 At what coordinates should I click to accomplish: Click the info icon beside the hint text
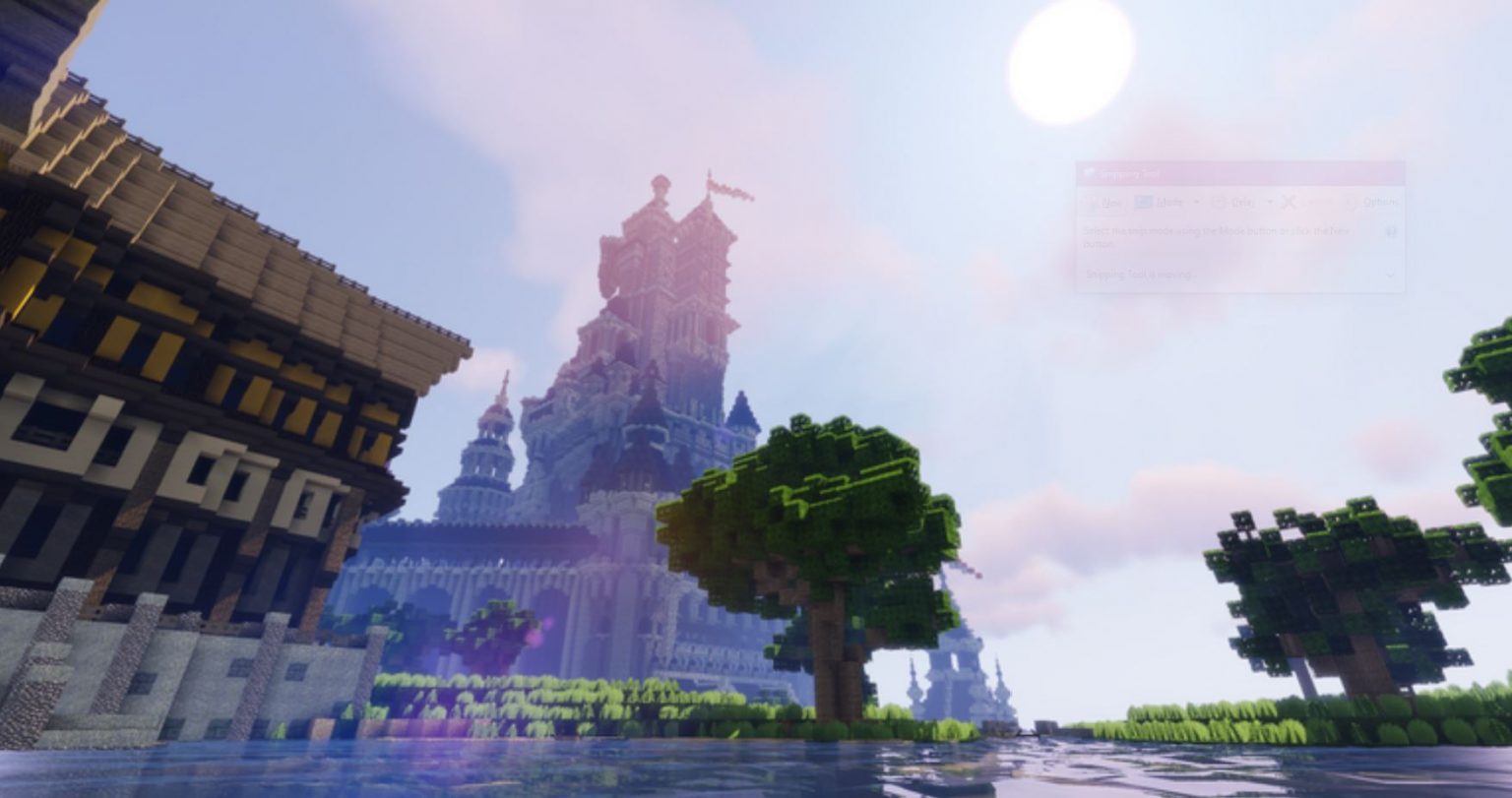pyautogui.click(x=1392, y=231)
